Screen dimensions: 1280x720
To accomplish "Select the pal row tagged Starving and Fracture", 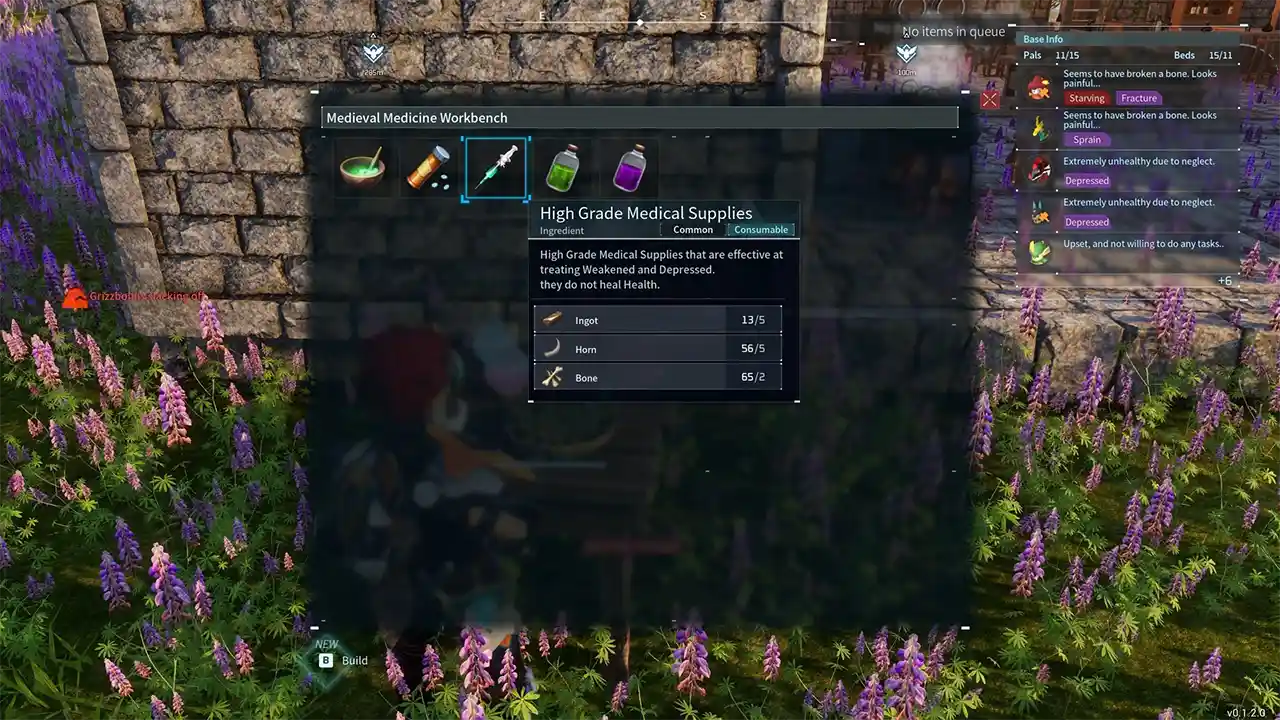I will [x=1130, y=87].
